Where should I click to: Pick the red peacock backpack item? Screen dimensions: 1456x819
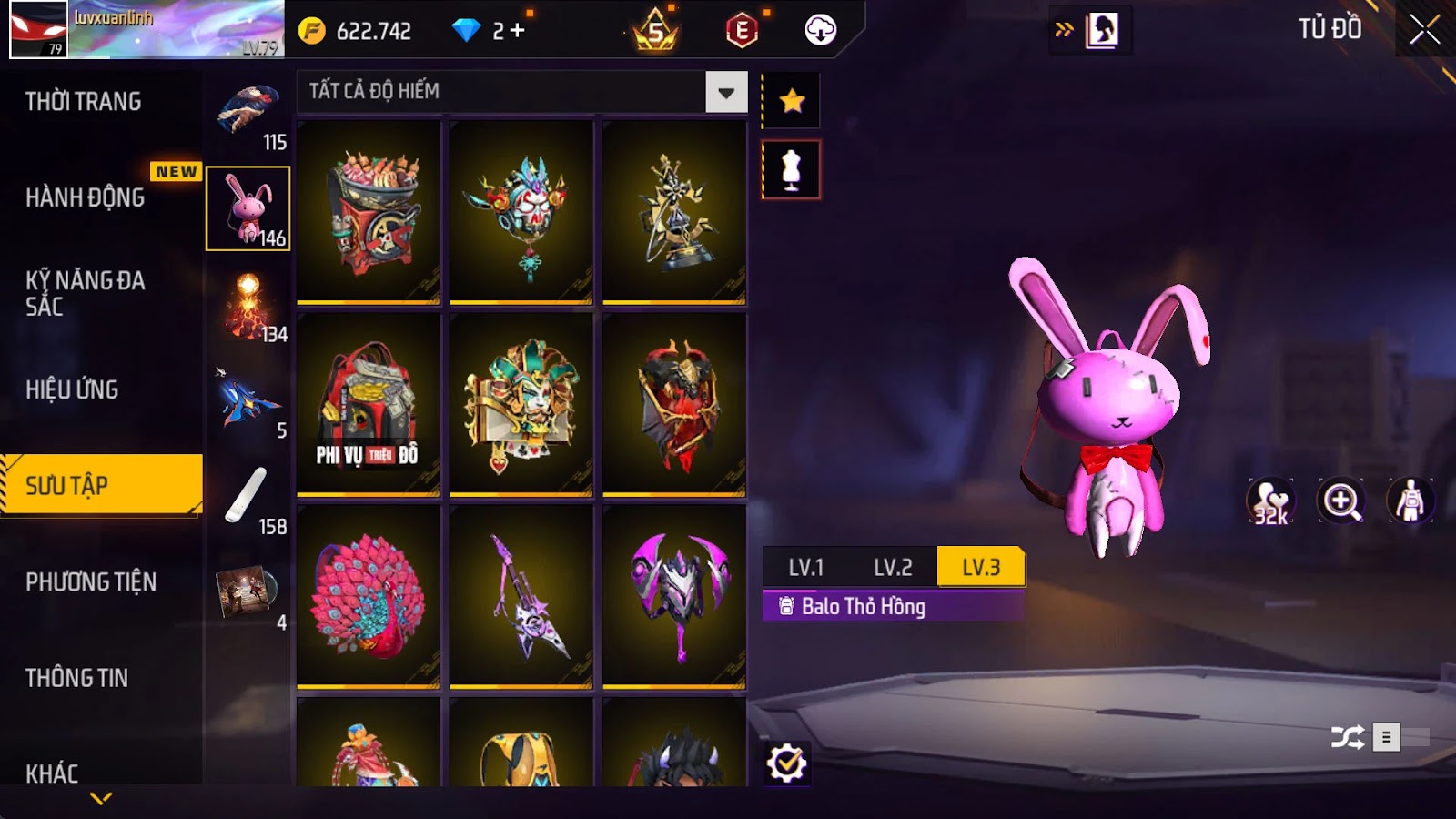pos(369,596)
